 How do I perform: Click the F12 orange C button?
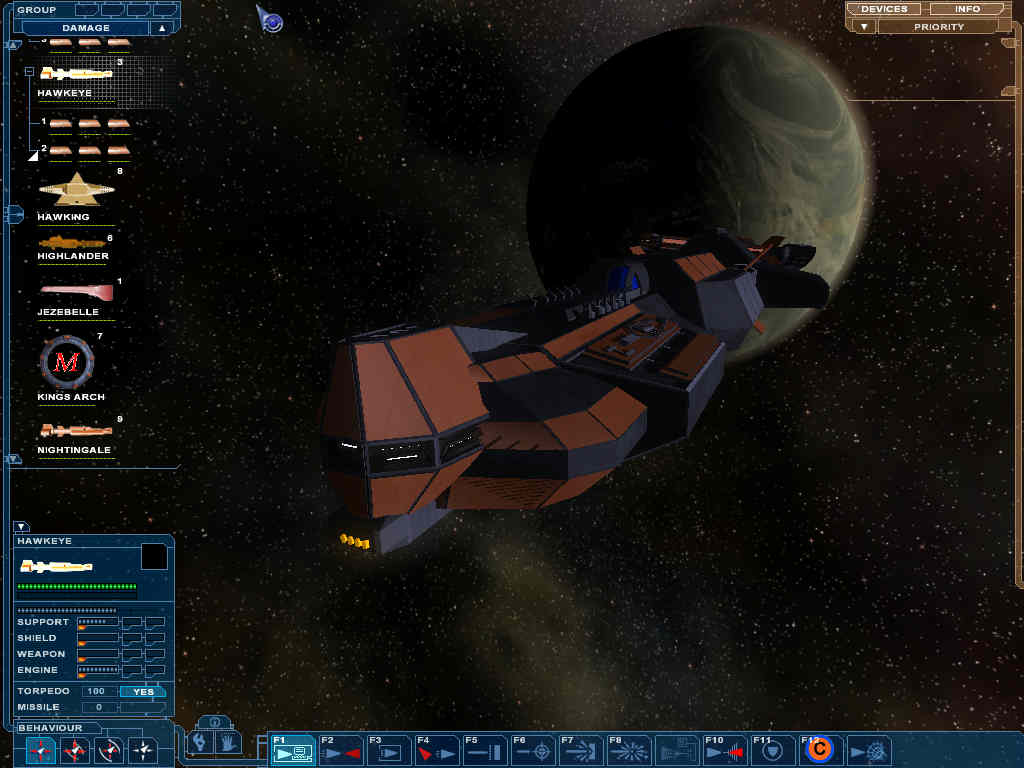click(820, 749)
